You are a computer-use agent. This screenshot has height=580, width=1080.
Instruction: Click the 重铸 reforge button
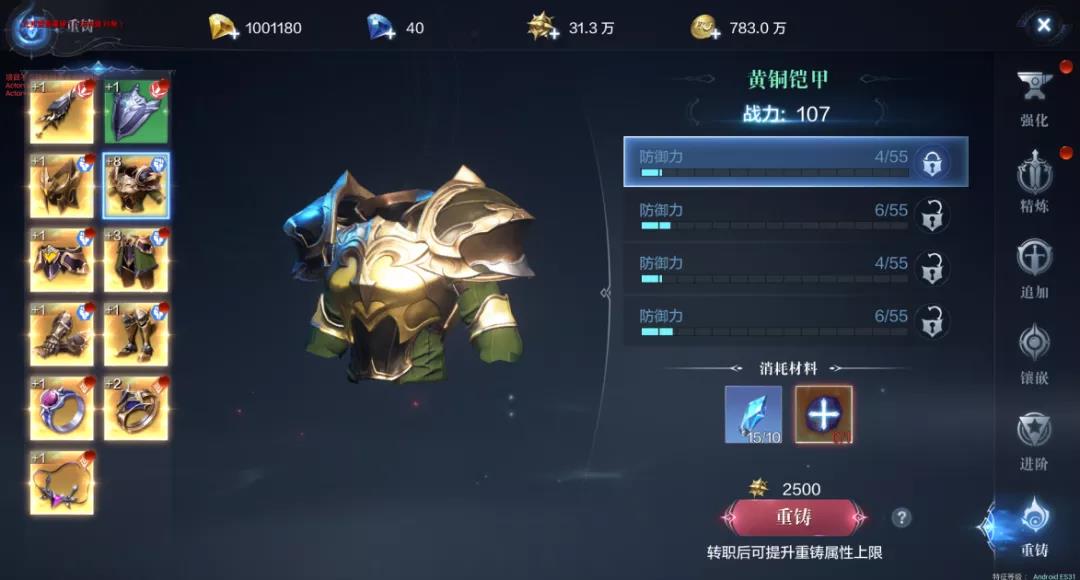point(793,518)
